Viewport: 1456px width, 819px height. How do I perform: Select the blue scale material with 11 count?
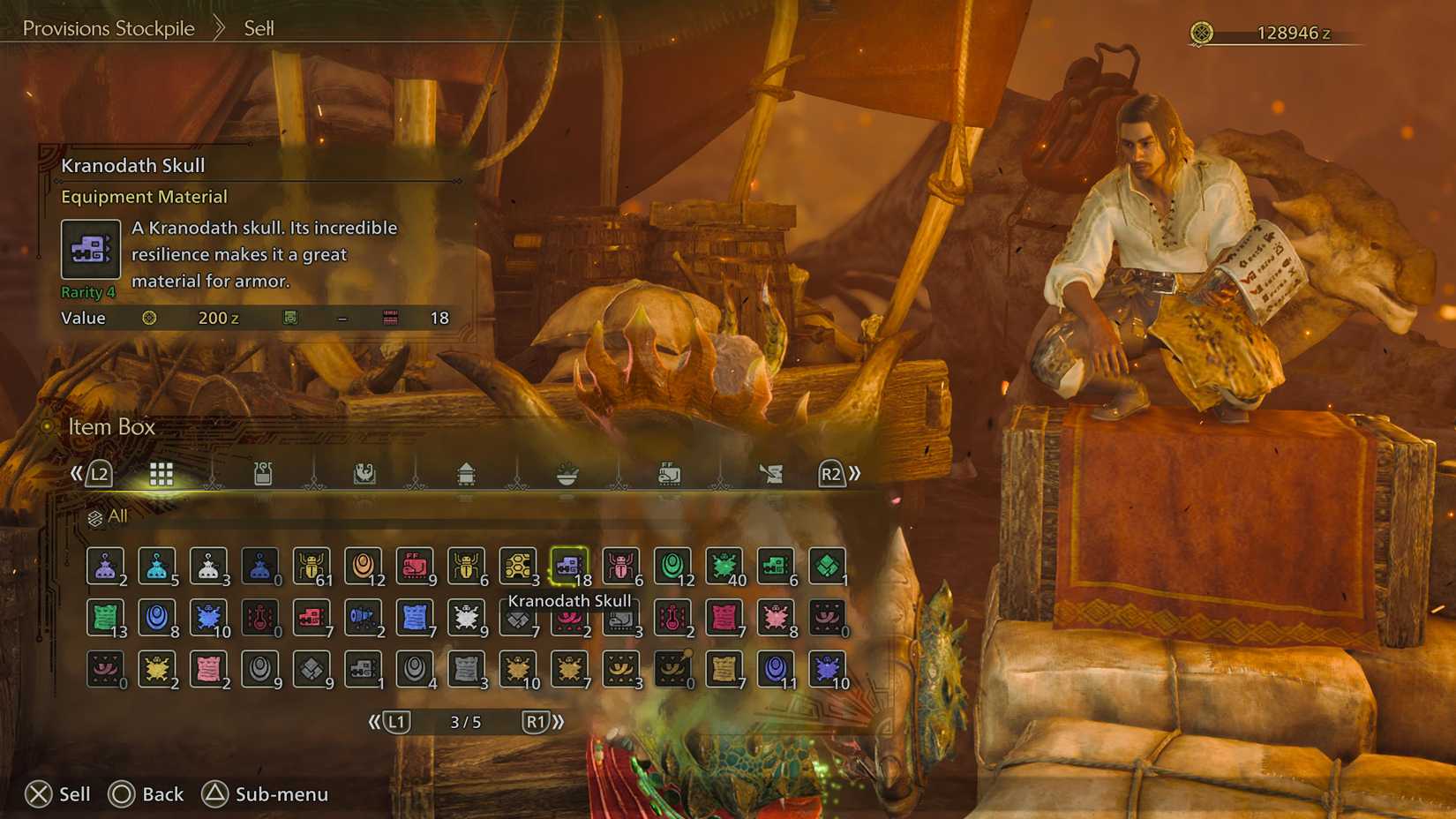pos(776,669)
